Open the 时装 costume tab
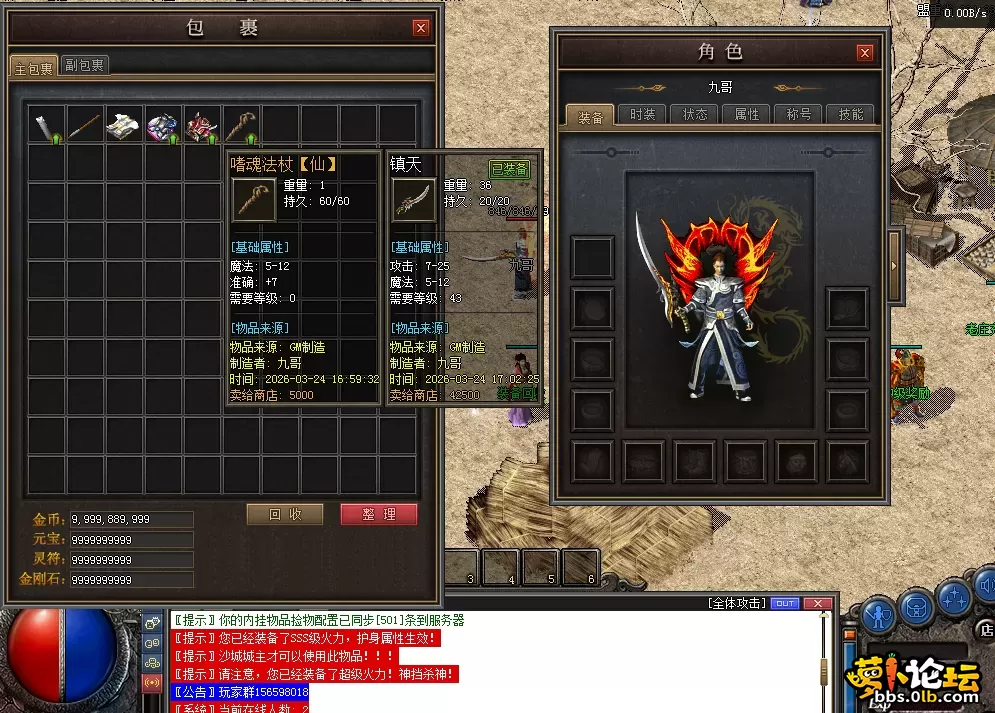Image resolution: width=995 pixels, height=713 pixels. point(643,114)
